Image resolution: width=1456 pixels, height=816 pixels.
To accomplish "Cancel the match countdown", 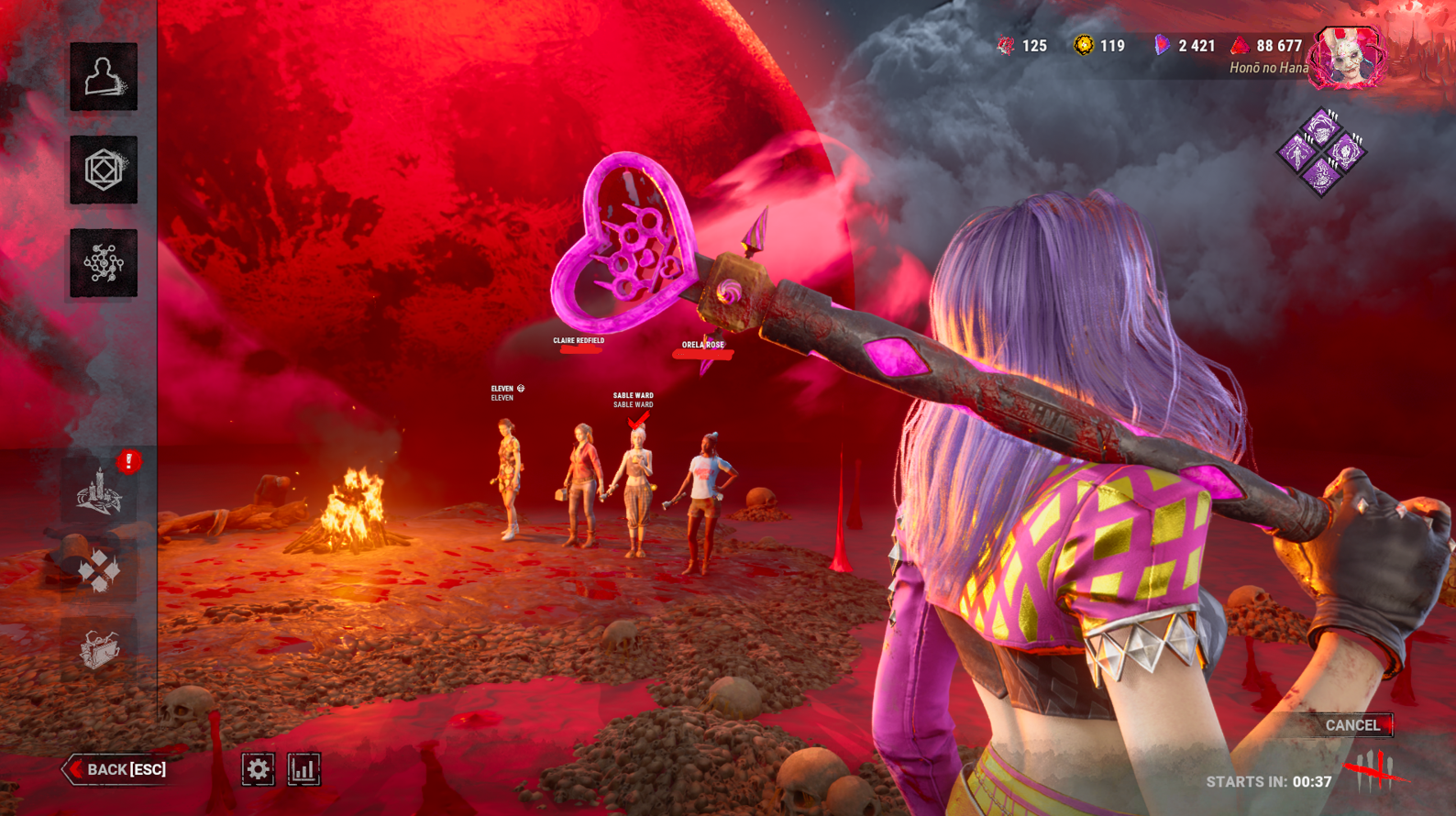I will pyautogui.click(x=1352, y=725).
